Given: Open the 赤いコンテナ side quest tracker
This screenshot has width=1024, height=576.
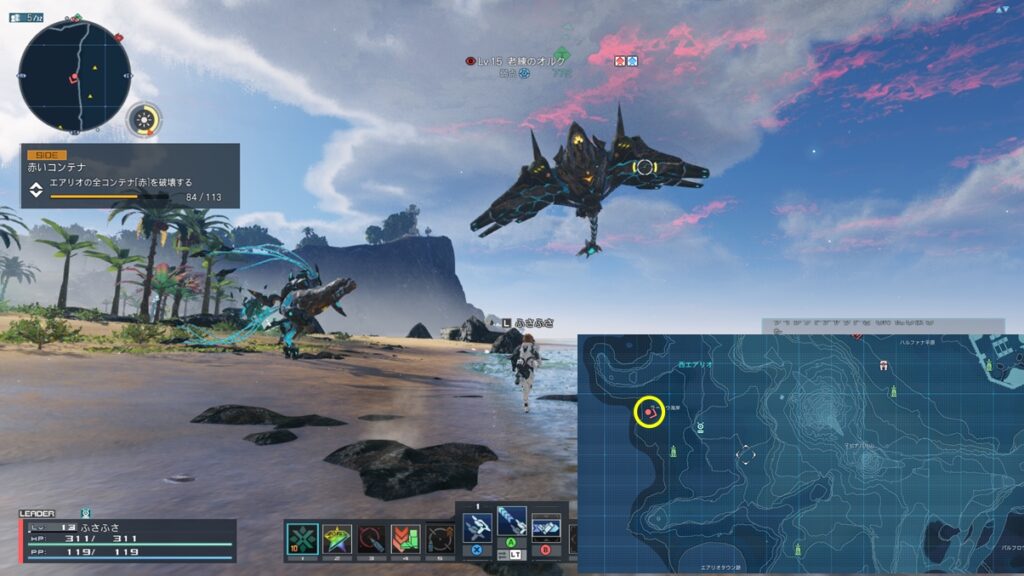Looking at the screenshot, I should pos(130,176).
